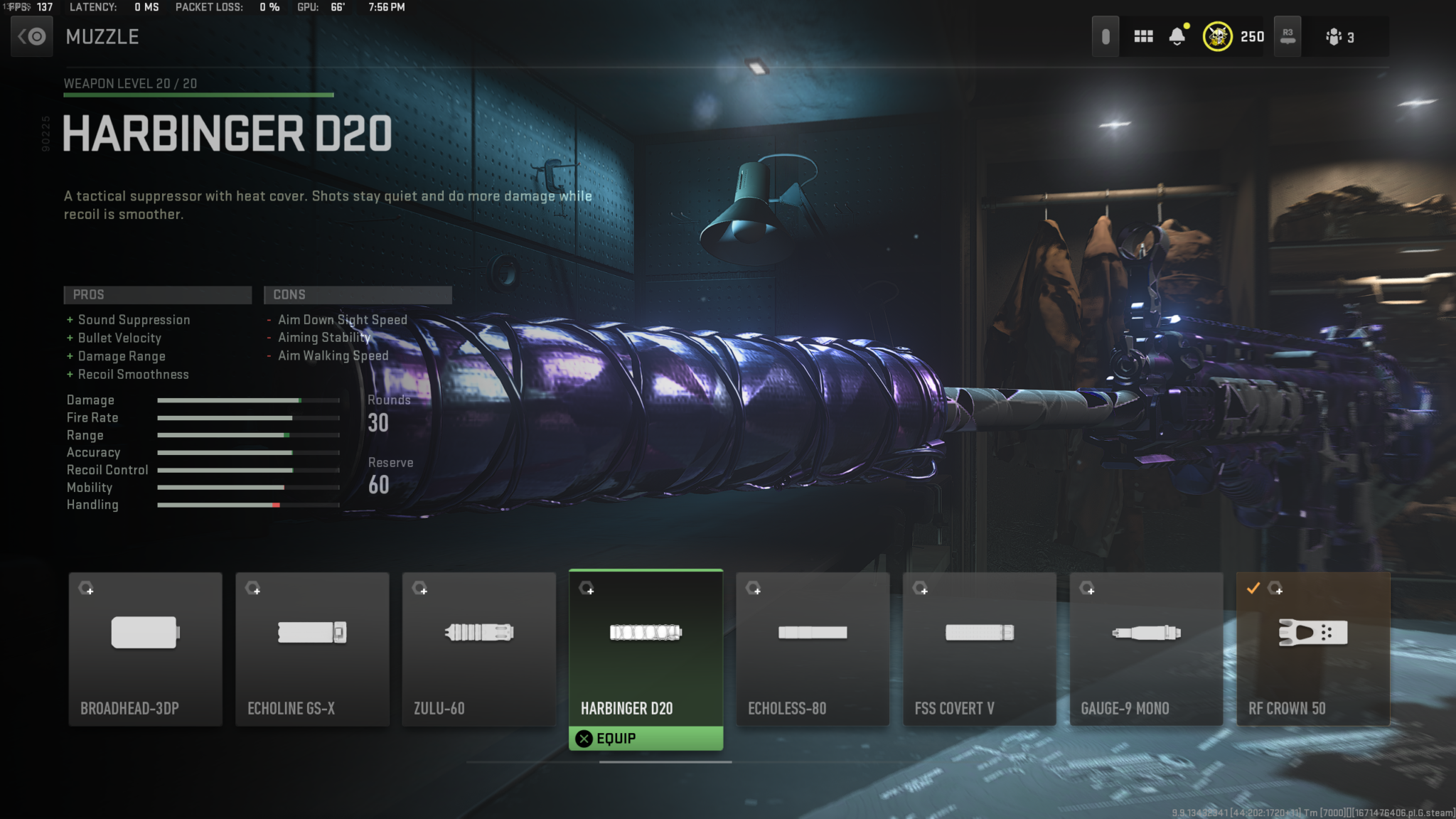Click the tuning plus icon on Harbinger D20
1456x819 pixels.
tap(588, 590)
